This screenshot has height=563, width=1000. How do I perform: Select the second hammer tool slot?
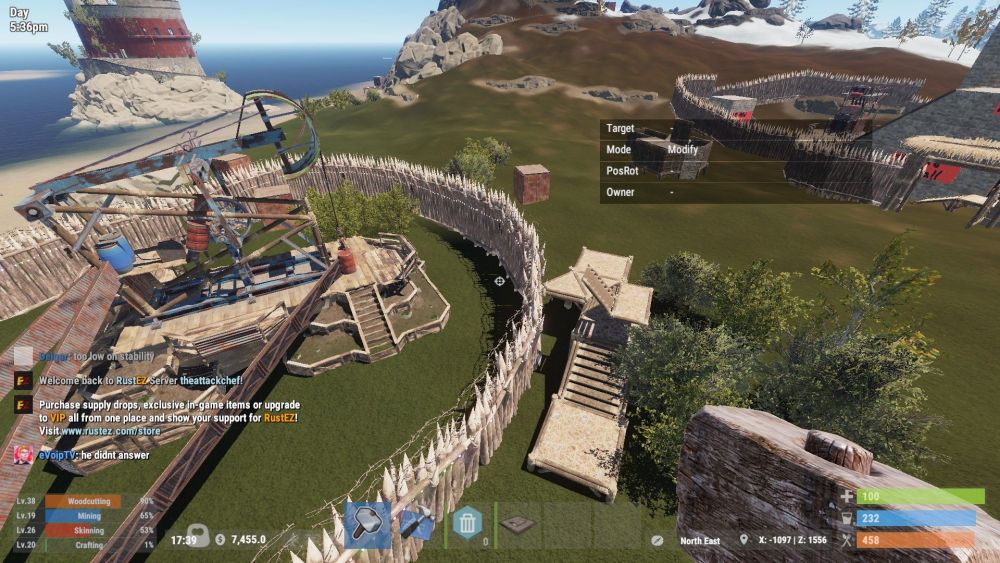point(416,524)
